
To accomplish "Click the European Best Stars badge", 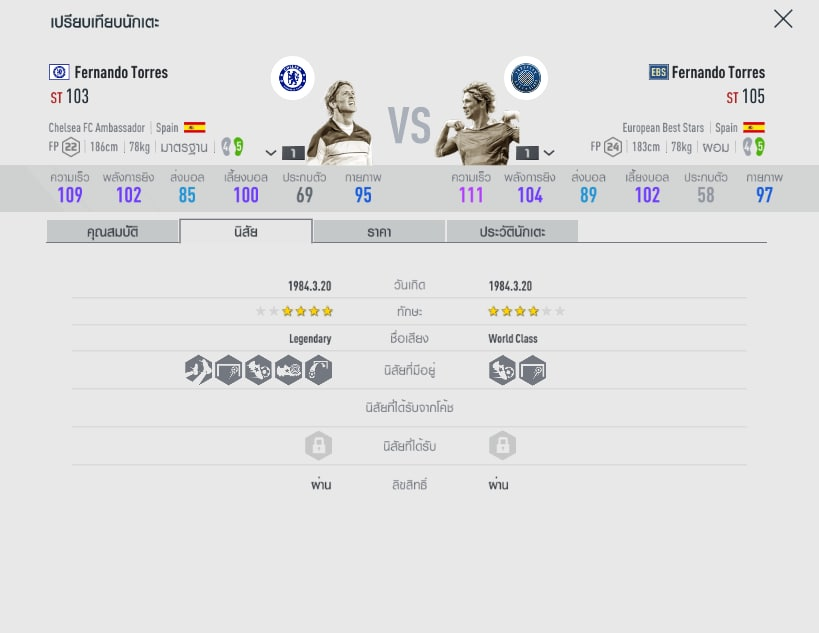I will pyautogui.click(x=525, y=78).
